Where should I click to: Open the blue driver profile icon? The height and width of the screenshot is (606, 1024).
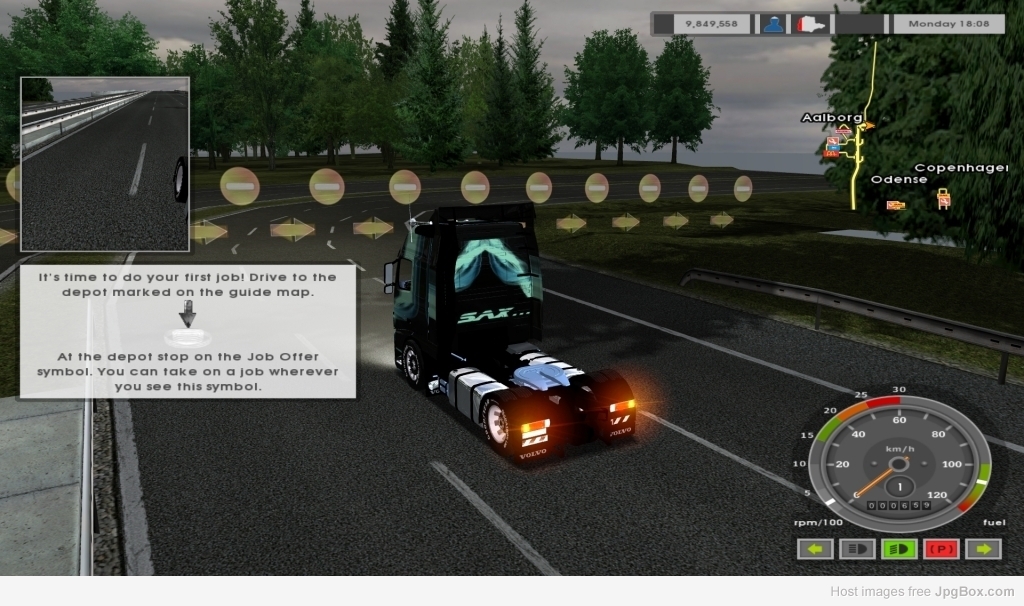pyautogui.click(x=773, y=24)
